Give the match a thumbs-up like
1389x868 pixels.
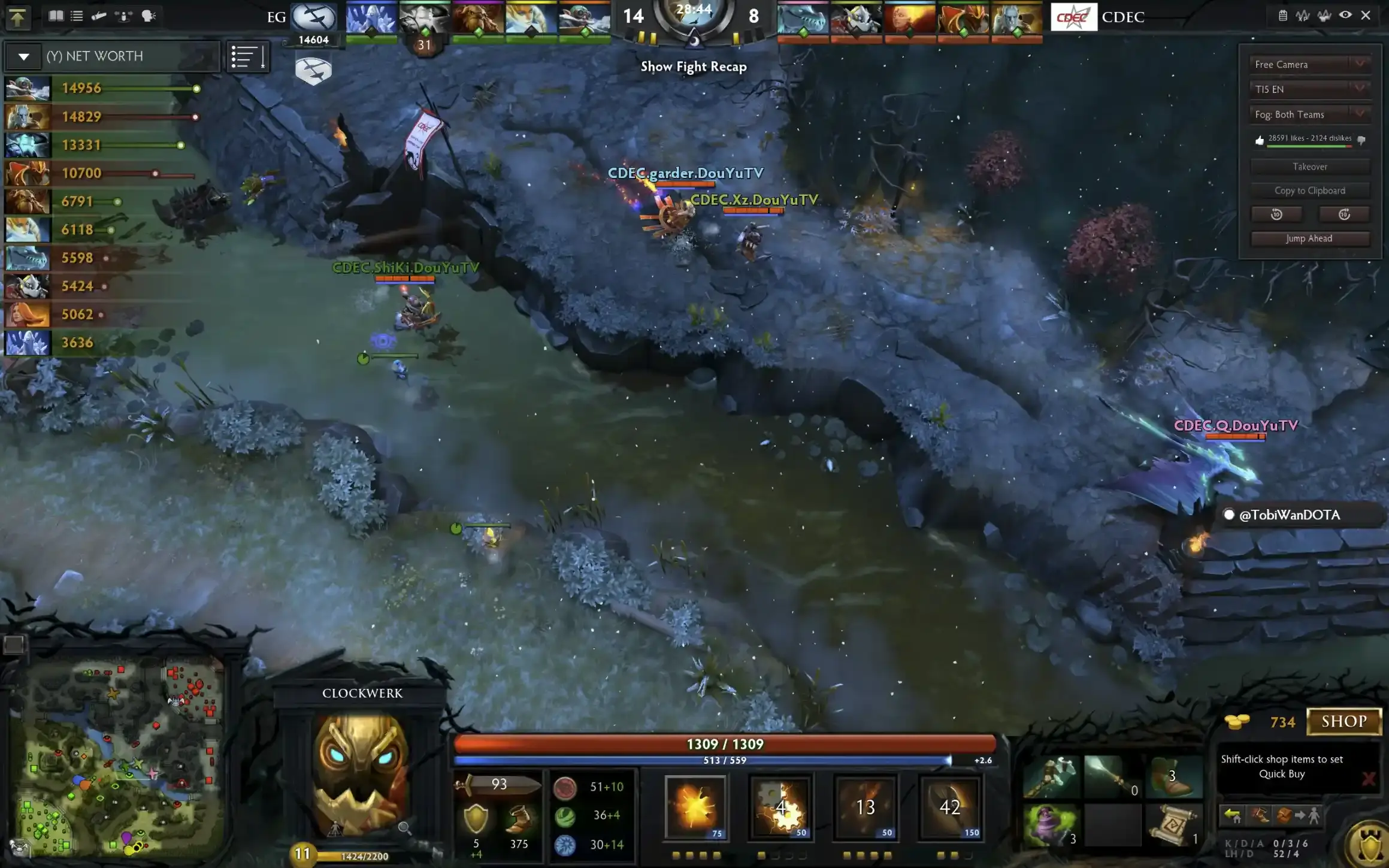[x=1259, y=140]
